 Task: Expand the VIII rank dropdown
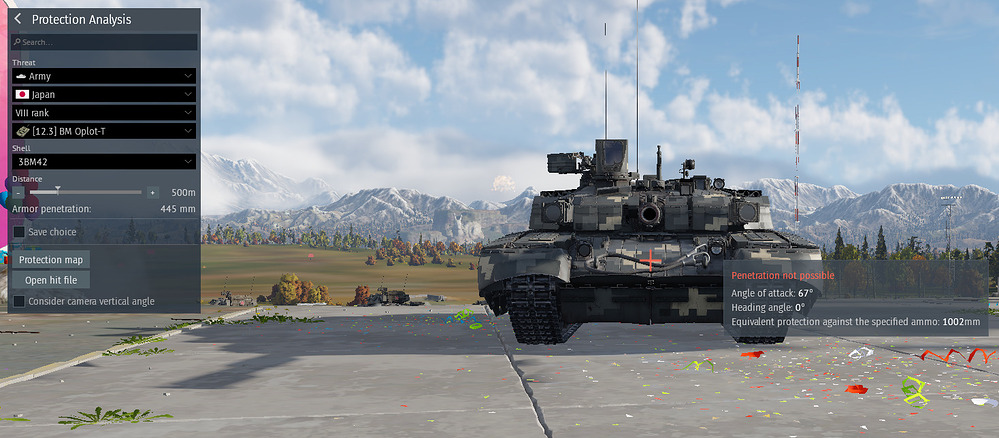tap(104, 113)
